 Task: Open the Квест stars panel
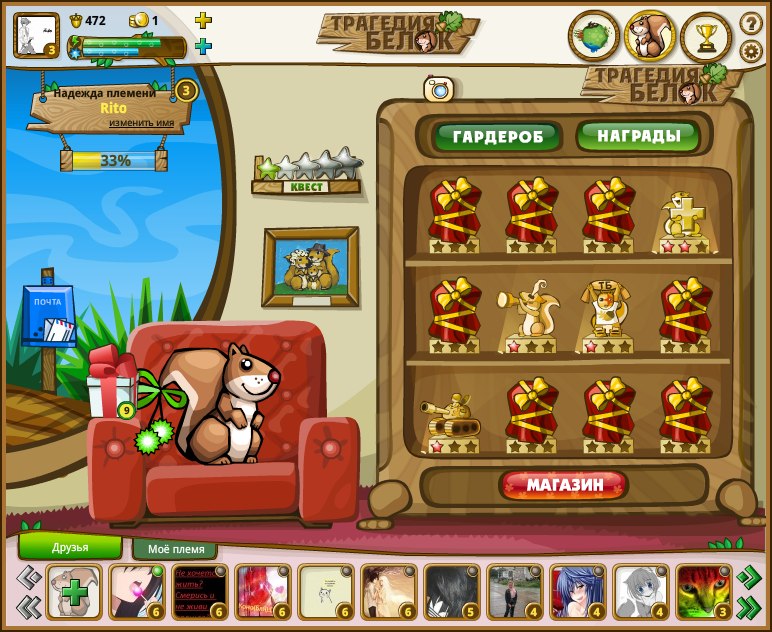[x=306, y=174]
